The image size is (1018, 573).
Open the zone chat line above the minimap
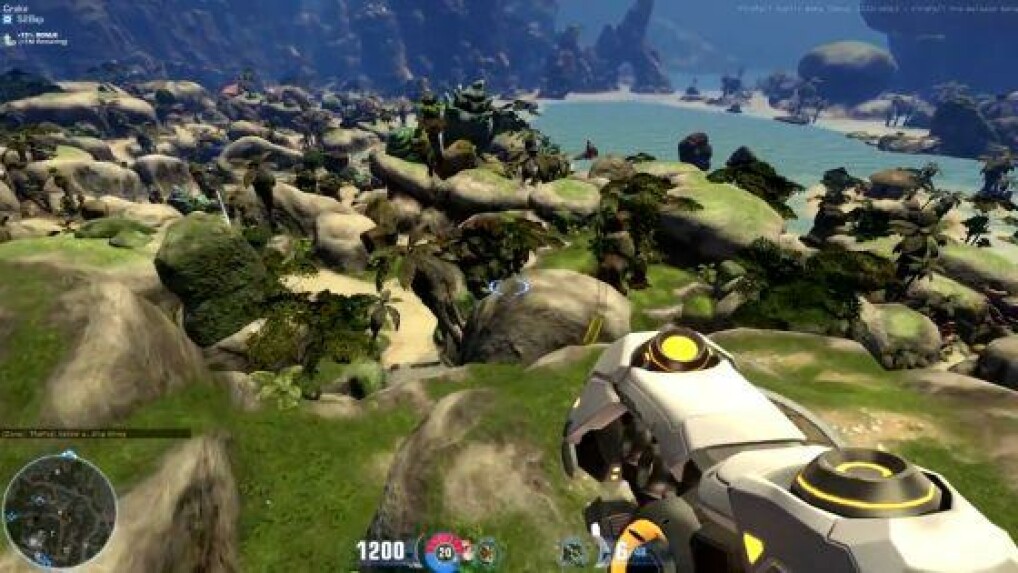95,434
